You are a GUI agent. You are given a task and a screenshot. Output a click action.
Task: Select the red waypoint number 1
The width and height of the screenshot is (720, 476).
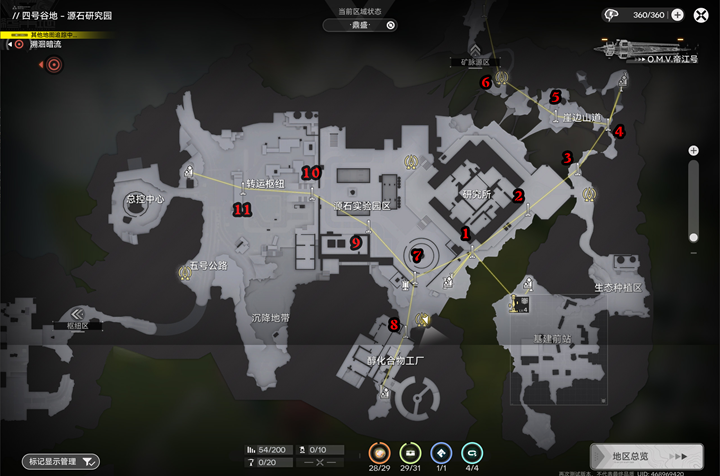point(465,233)
